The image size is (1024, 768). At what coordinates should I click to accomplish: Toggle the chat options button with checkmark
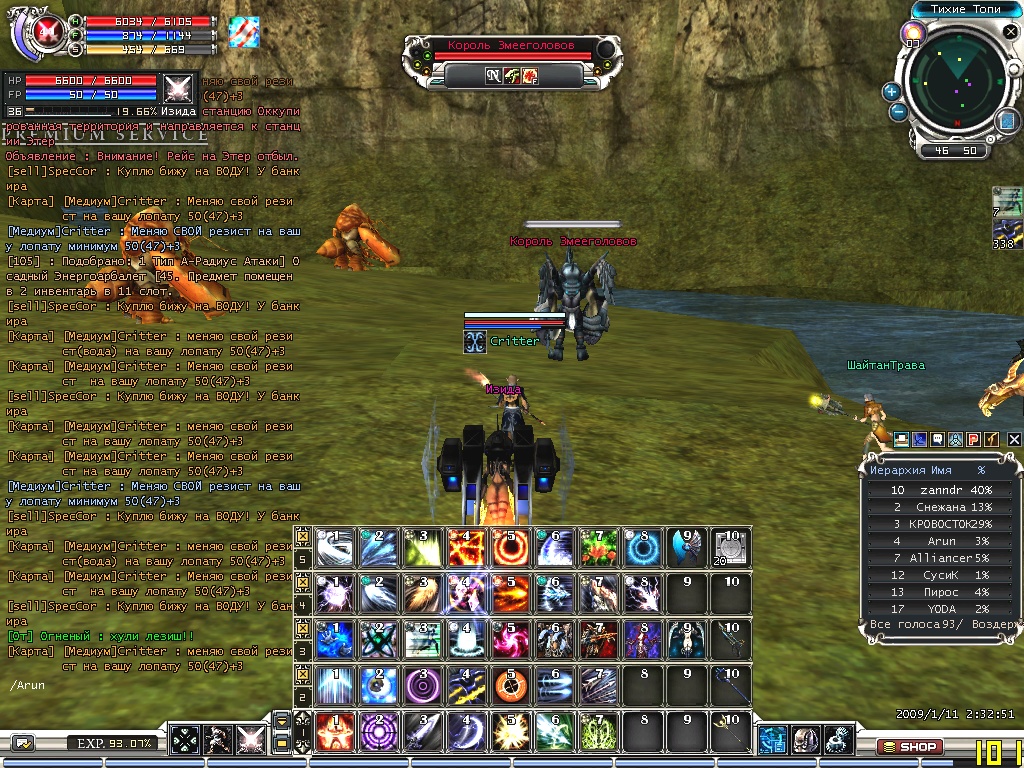[22, 743]
